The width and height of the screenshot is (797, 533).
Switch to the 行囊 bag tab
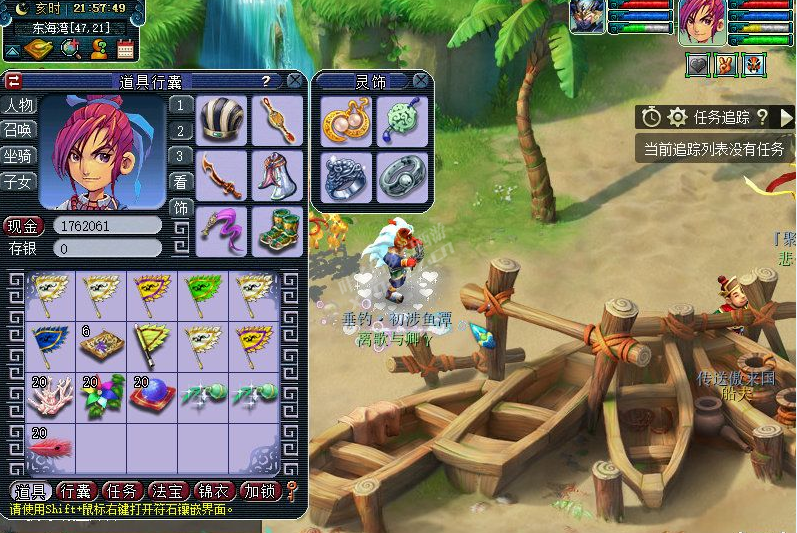[x=77, y=491]
